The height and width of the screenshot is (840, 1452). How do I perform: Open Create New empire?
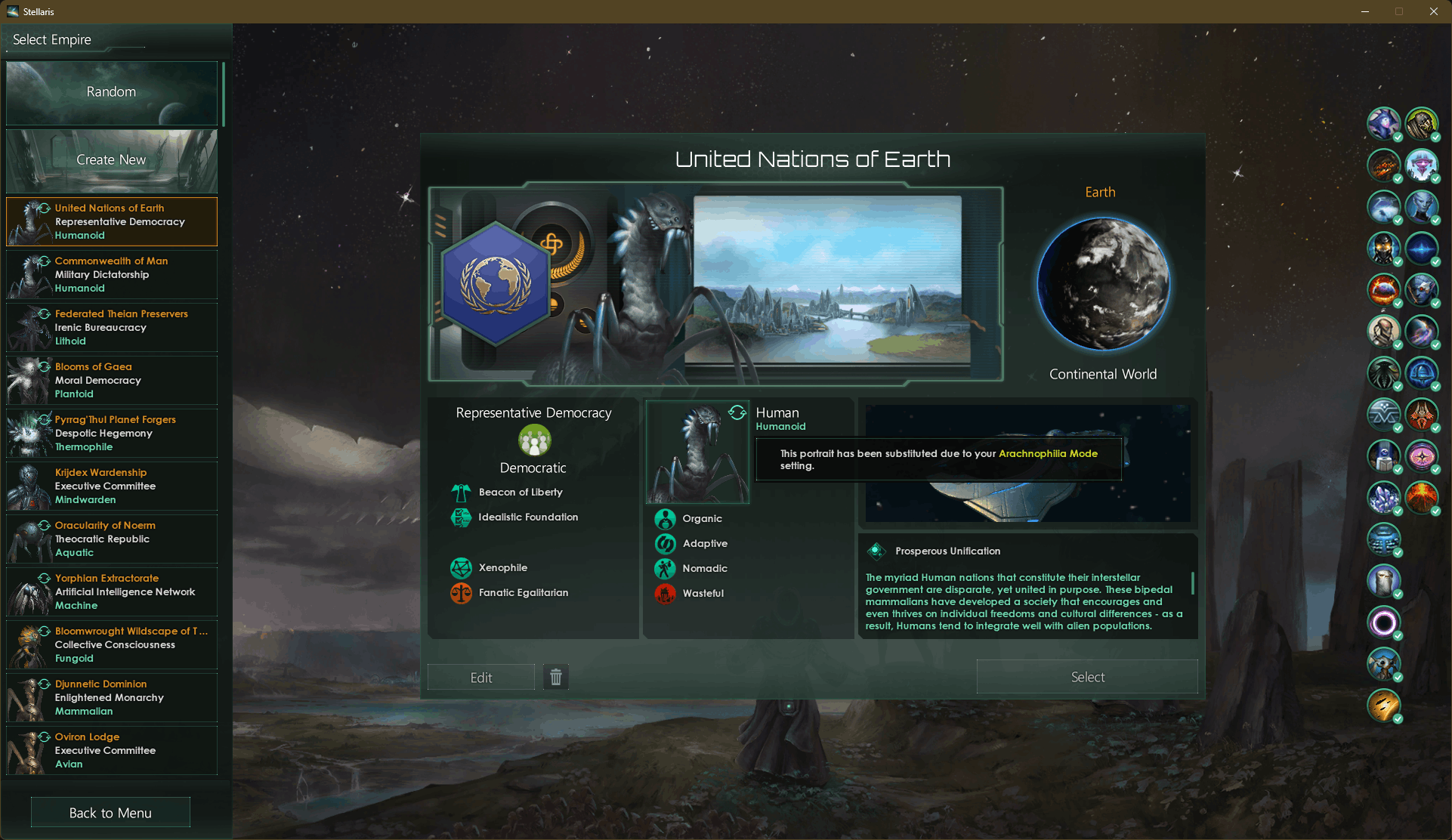[x=111, y=160]
